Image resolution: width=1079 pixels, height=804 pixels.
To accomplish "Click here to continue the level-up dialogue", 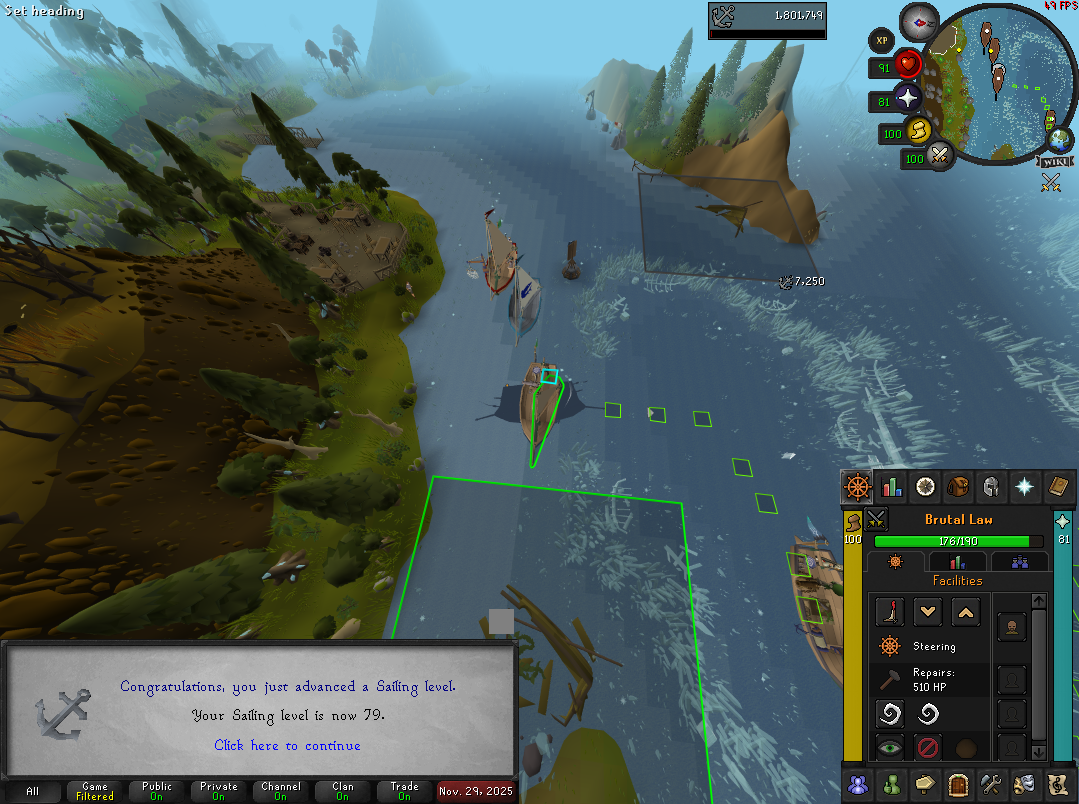I will (x=287, y=745).
